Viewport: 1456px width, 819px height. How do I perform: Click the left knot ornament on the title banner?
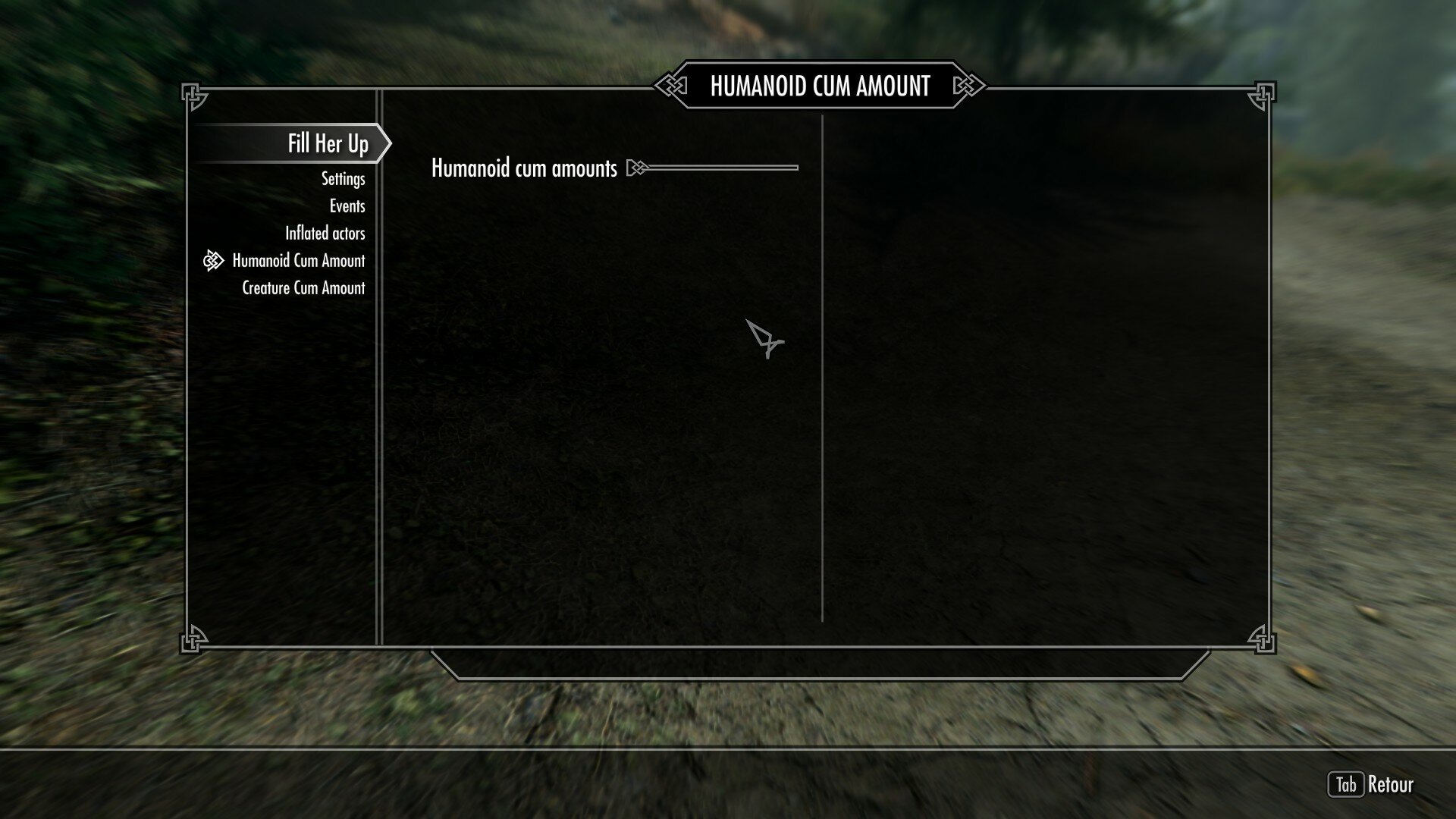pos(670,86)
